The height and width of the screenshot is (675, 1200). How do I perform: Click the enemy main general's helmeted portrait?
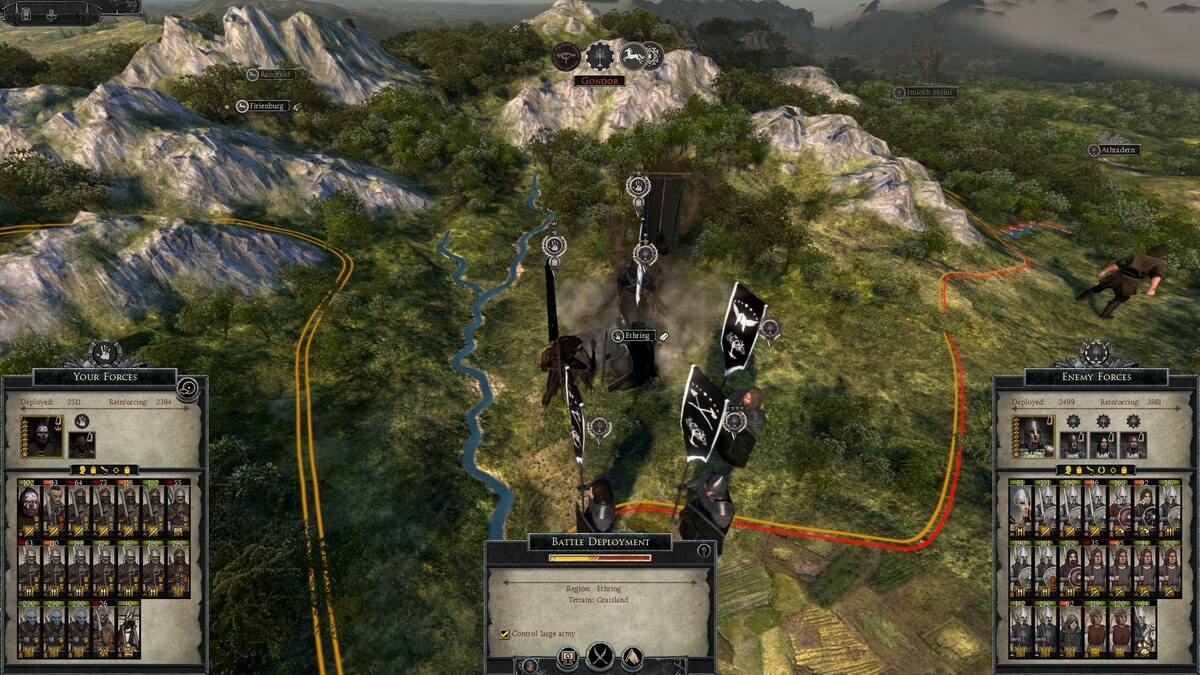pos(1032,437)
